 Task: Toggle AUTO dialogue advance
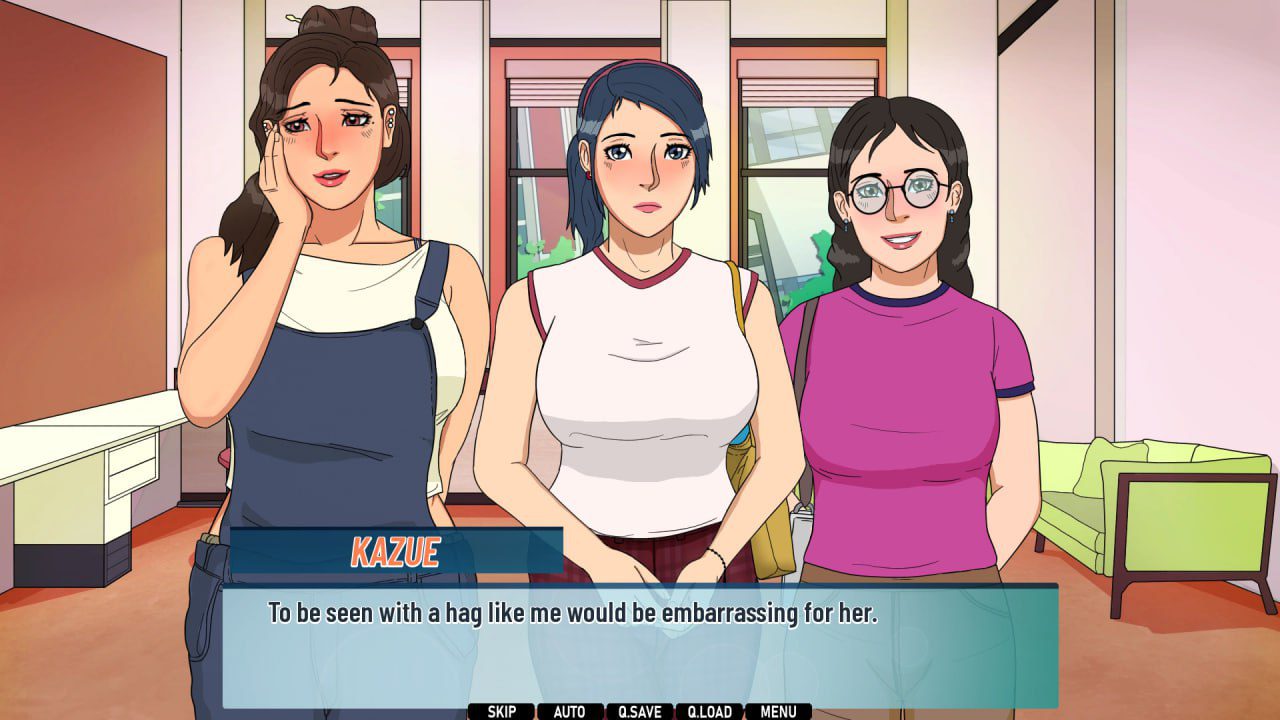click(x=569, y=712)
